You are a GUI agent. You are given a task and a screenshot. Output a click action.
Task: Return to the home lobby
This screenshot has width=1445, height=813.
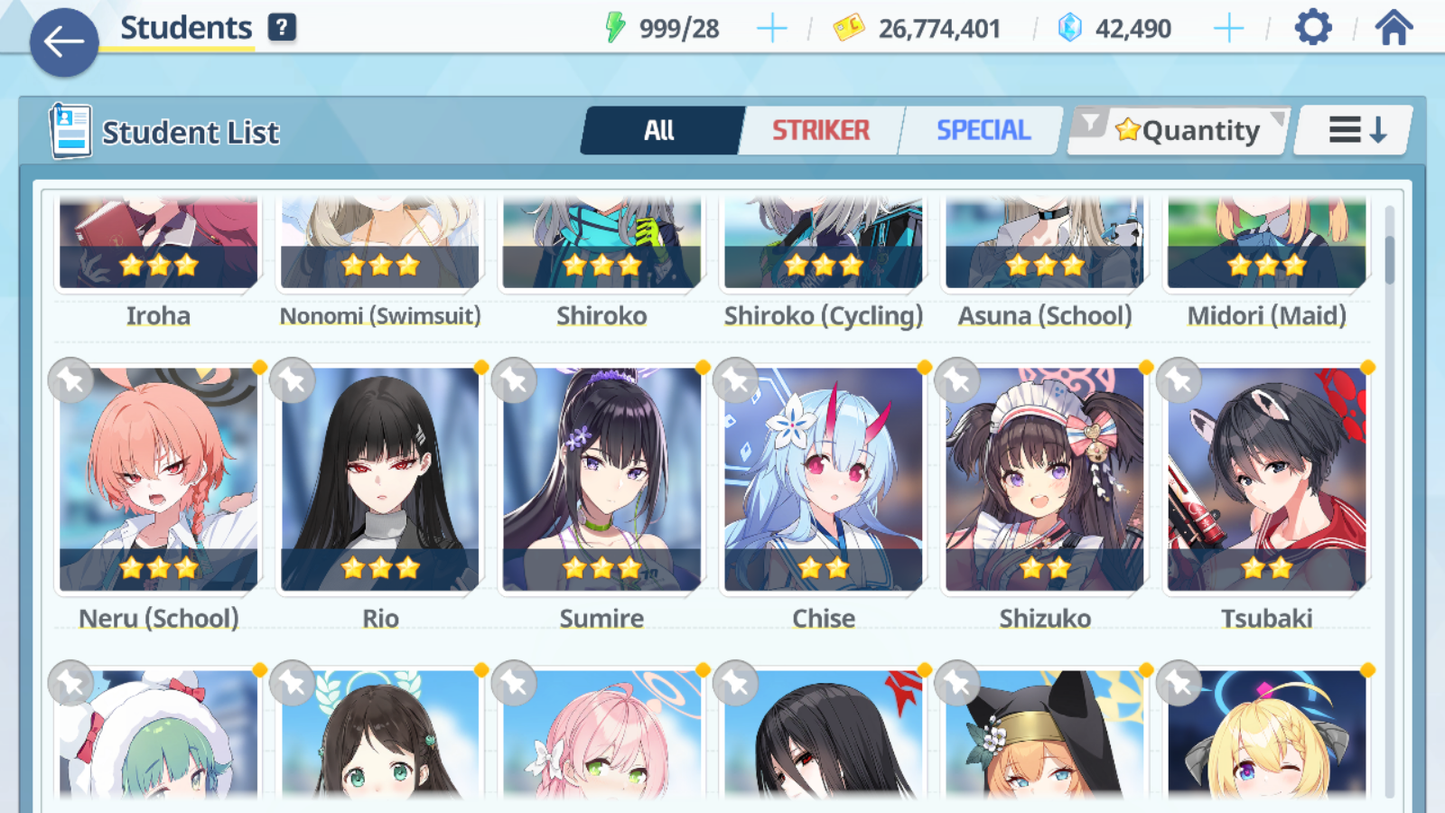click(1393, 28)
